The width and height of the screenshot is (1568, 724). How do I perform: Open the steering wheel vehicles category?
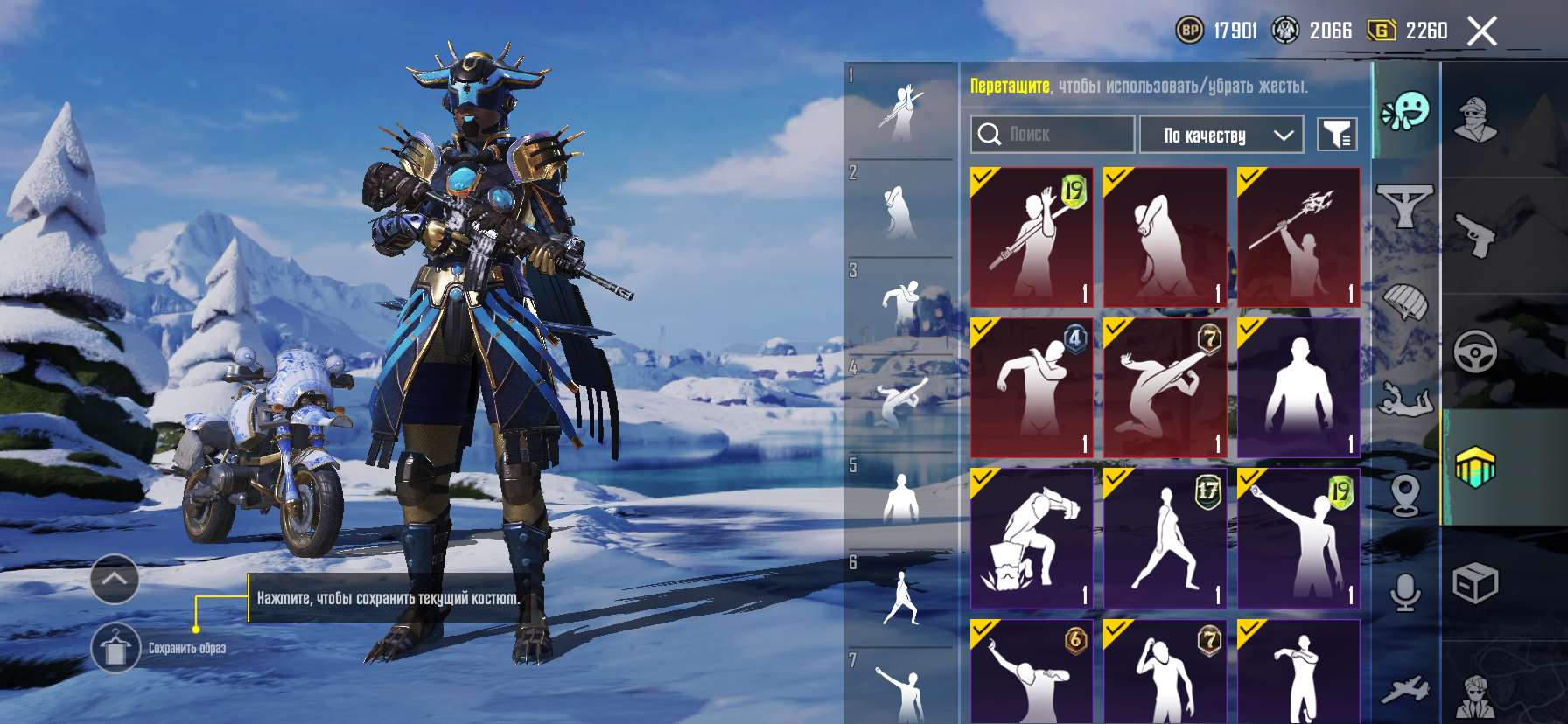pos(1475,352)
